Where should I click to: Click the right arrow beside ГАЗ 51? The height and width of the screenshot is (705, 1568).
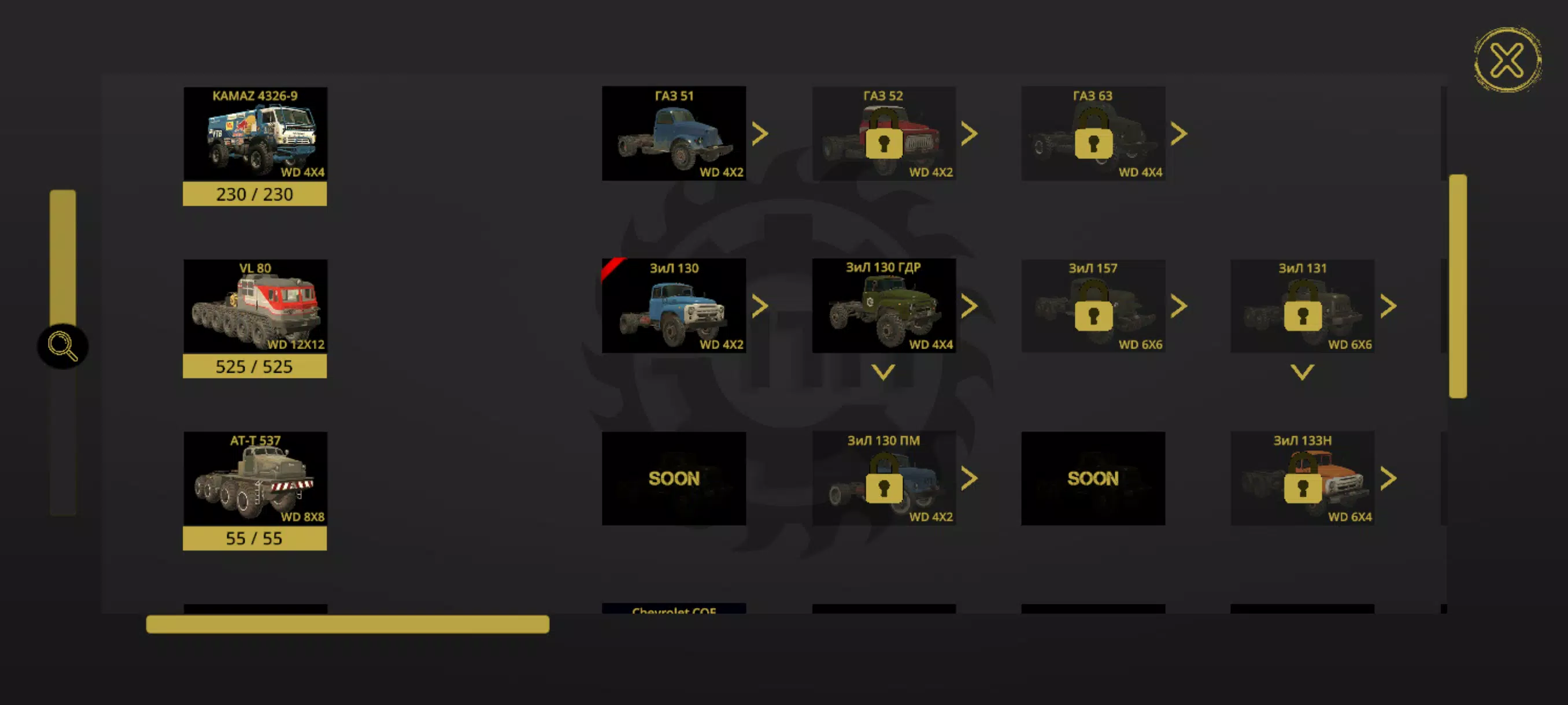[760, 133]
